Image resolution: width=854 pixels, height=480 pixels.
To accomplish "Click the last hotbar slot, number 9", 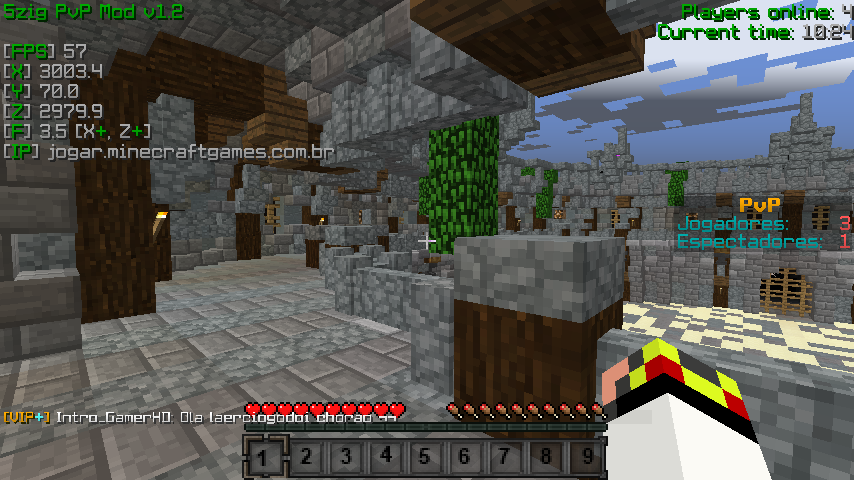I will (586, 459).
